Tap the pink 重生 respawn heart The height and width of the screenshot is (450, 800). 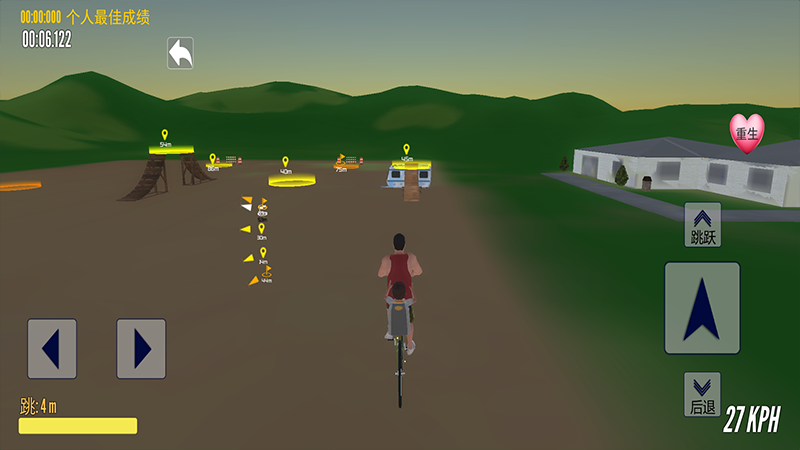[x=746, y=133]
